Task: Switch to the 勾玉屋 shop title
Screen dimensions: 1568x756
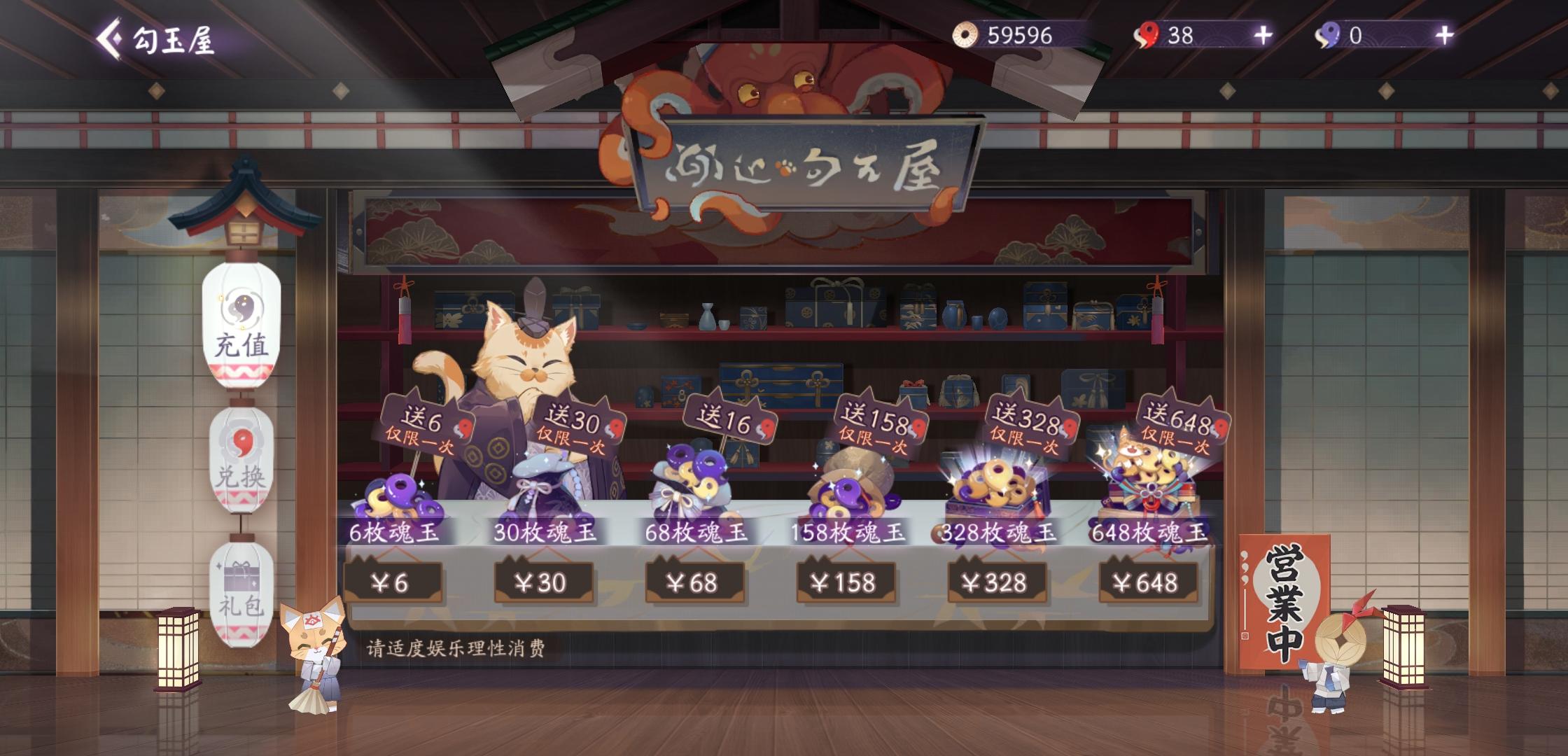Action: 175,40
